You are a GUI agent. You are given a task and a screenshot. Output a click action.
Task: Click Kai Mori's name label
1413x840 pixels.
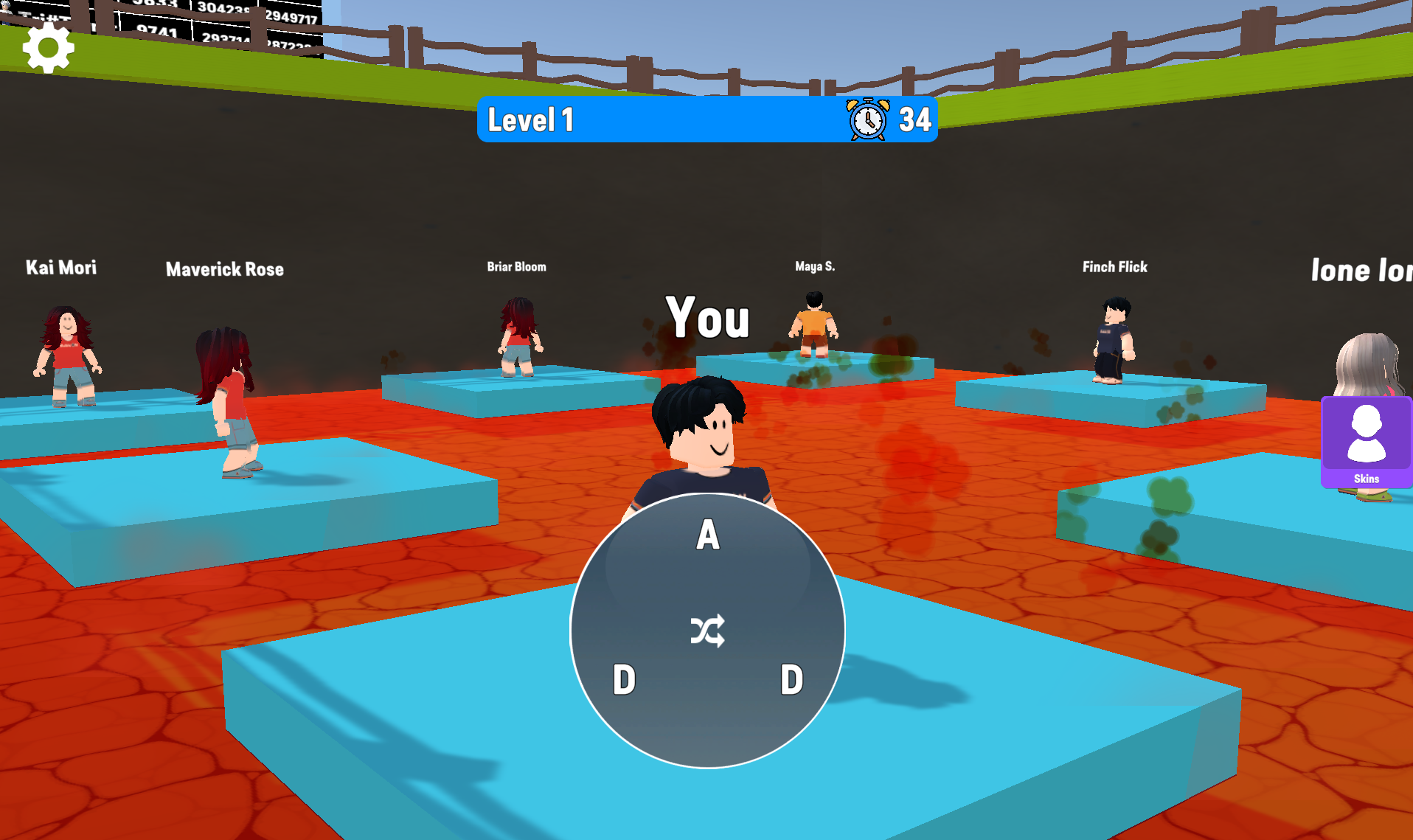click(60, 268)
